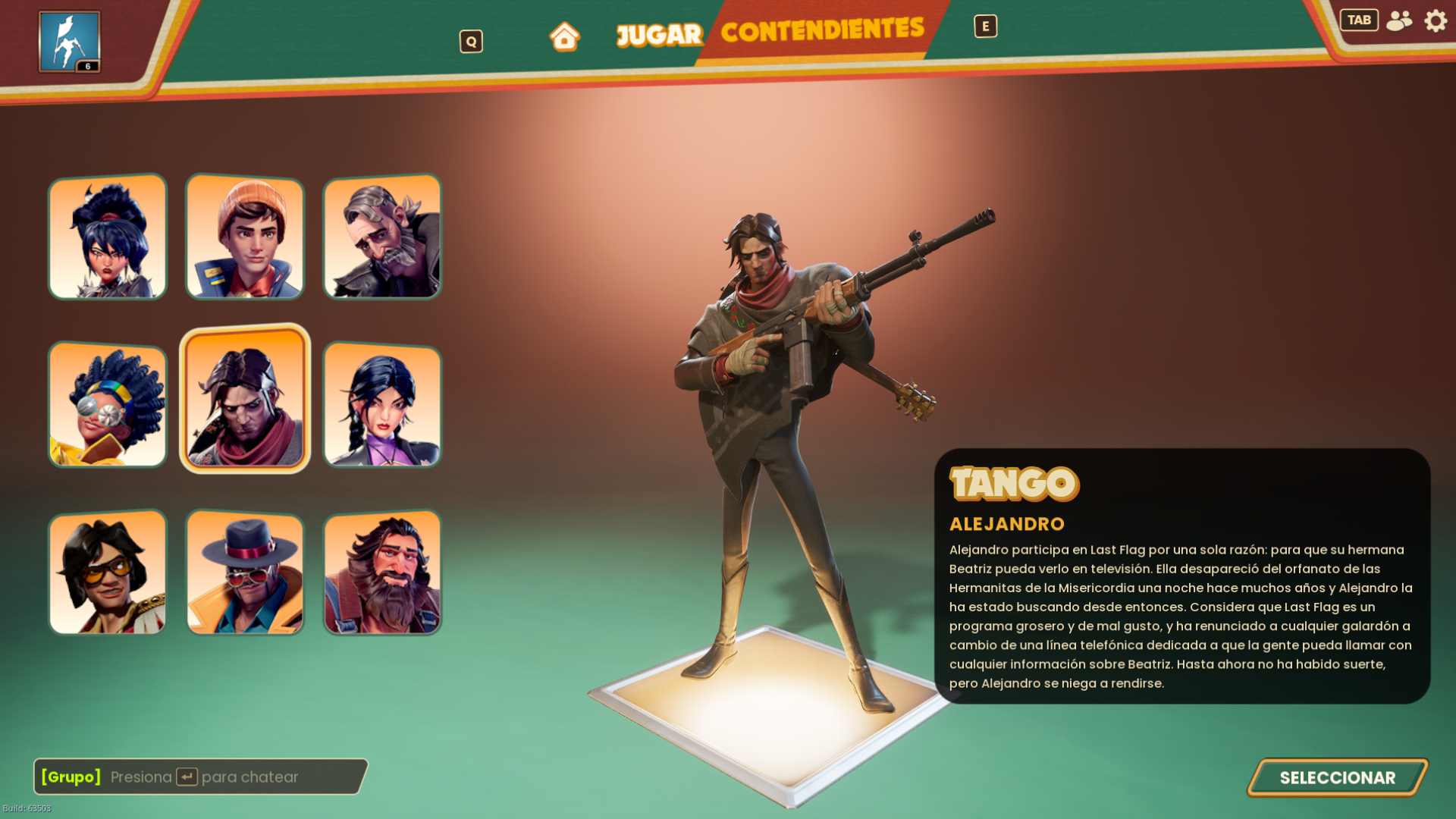Open the player profile avatar
Image resolution: width=1456 pixels, height=819 pixels.
tap(69, 42)
